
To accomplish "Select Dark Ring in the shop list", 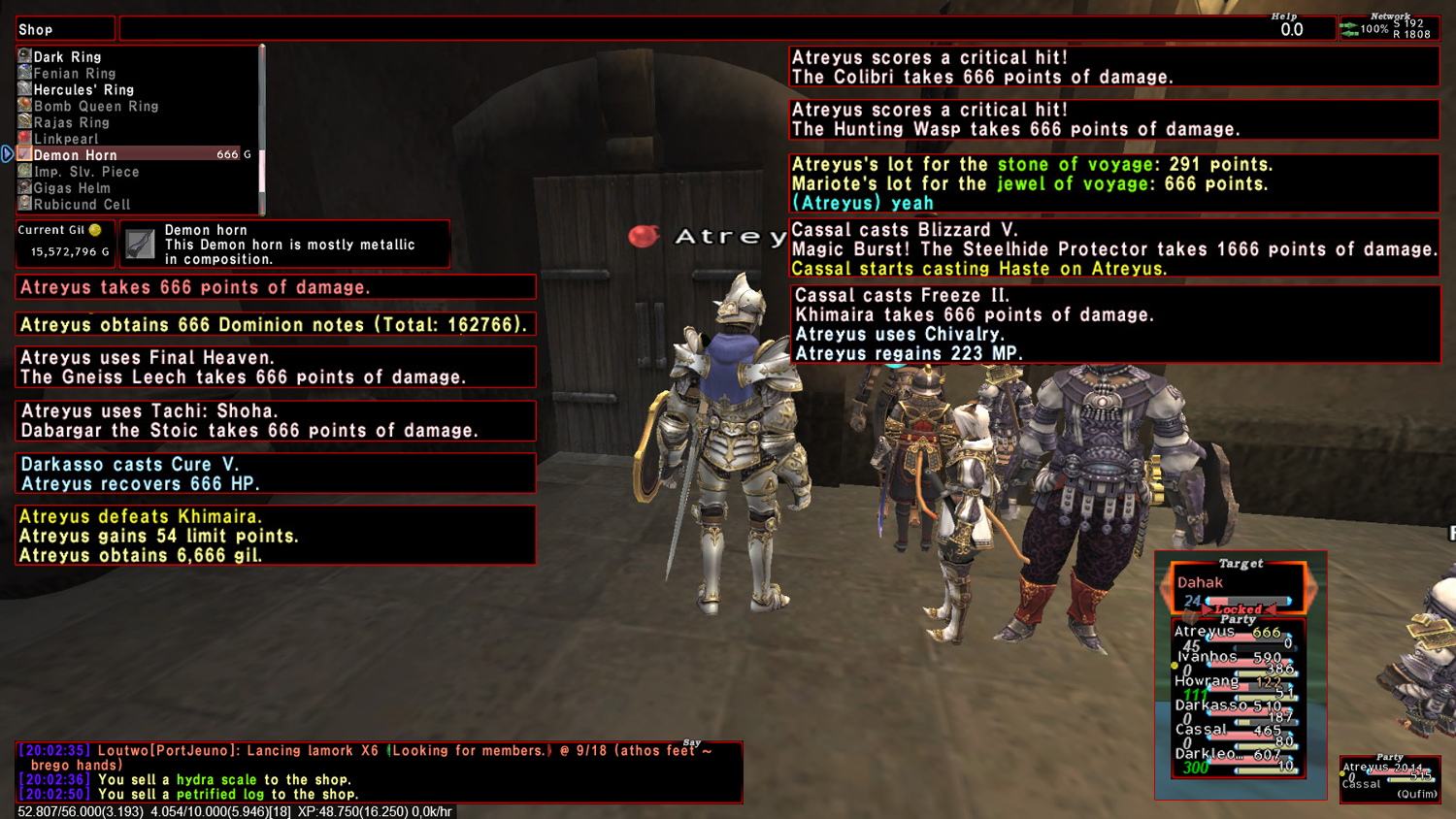I will point(67,57).
